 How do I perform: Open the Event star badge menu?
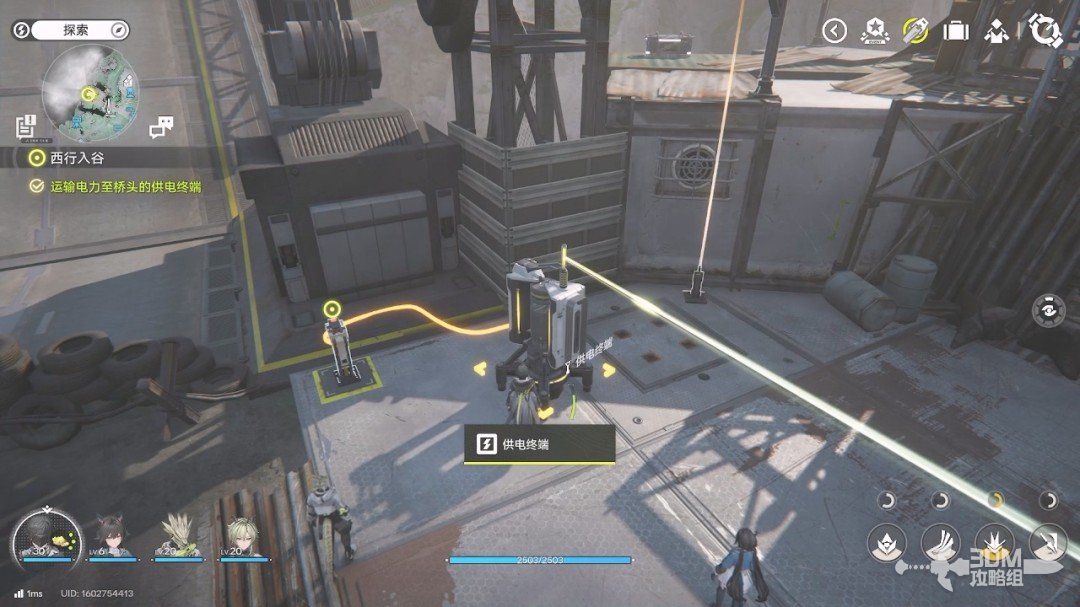873,31
